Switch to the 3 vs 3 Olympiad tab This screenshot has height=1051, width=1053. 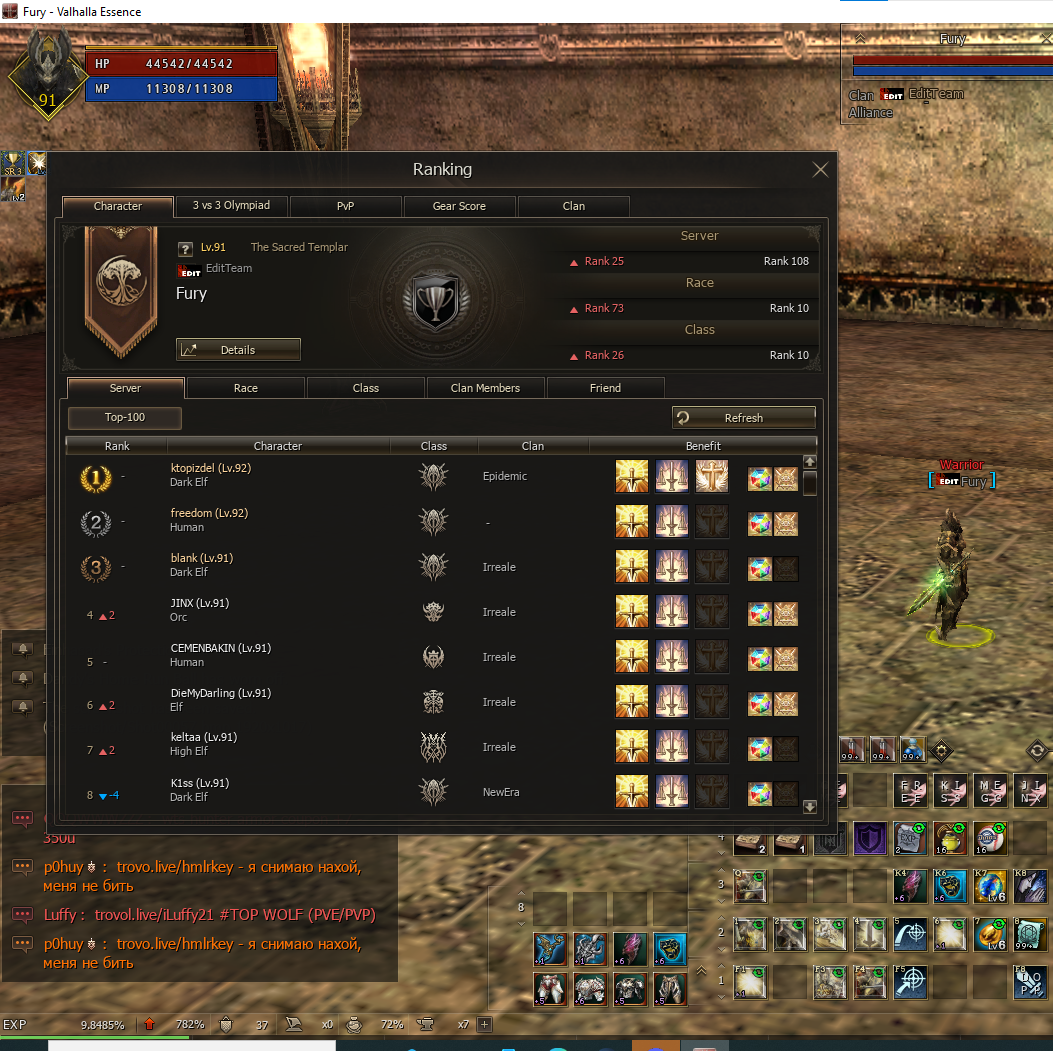pyautogui.click(x=231, y=206)
